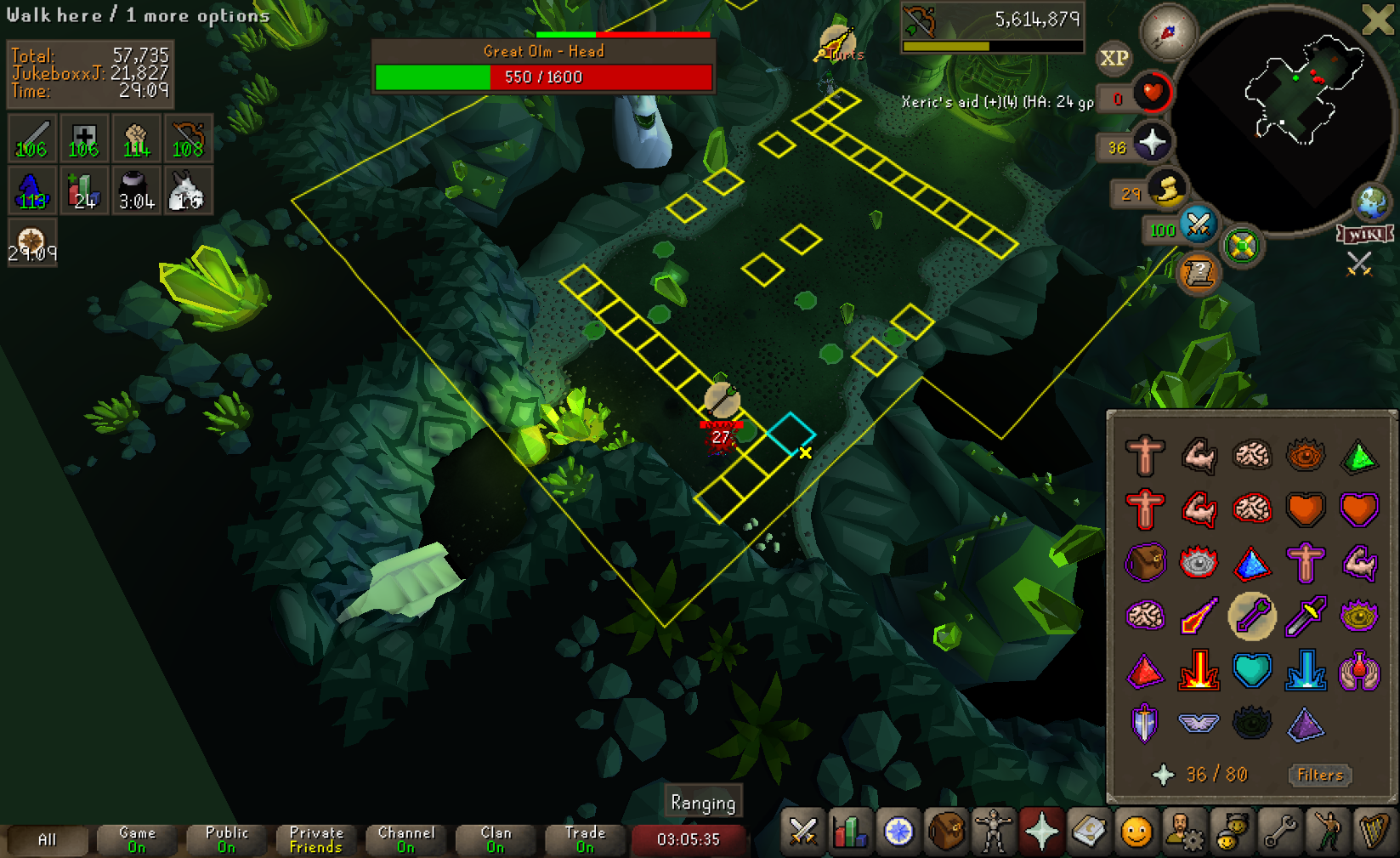Activate the special attack orb
1400x858 pixels.
1198,224
